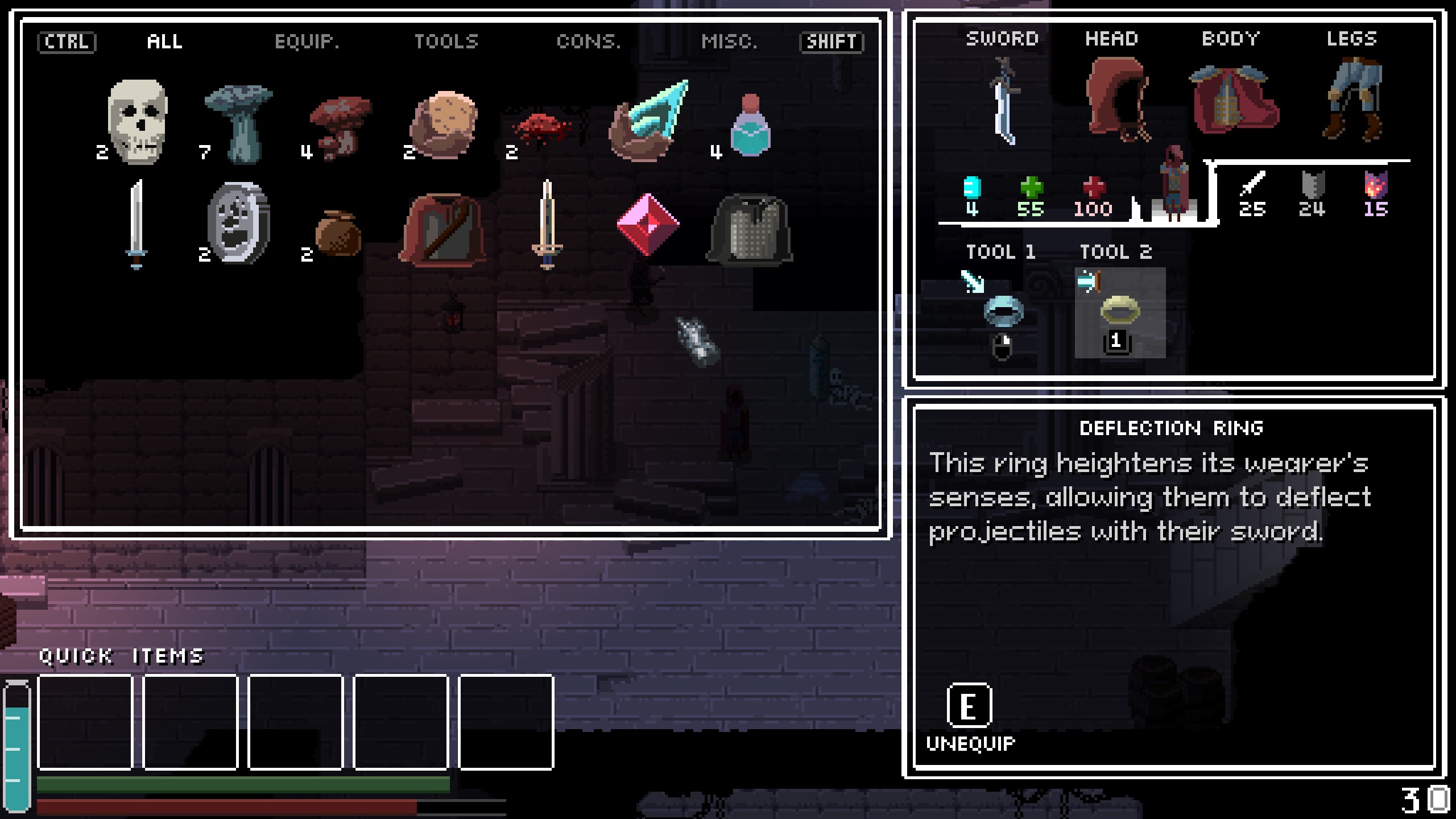The image size is (1456, 819).
Task: Select the teal arrowhead crystal item
Action: tap(649, 121)
